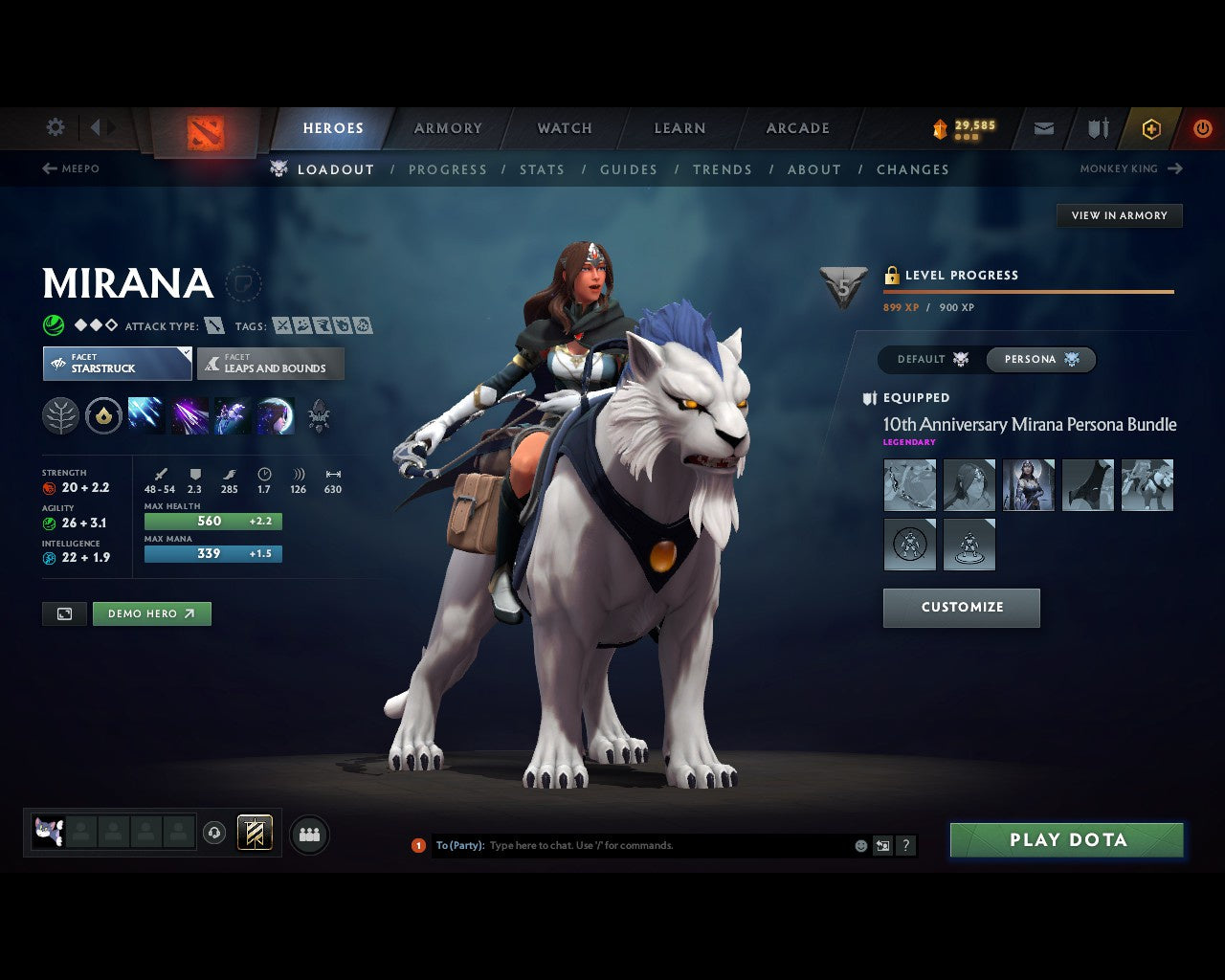1225x980 pixels.
Task: Select Mirana's Starfall ability icon
Action: tap(145, 414)
